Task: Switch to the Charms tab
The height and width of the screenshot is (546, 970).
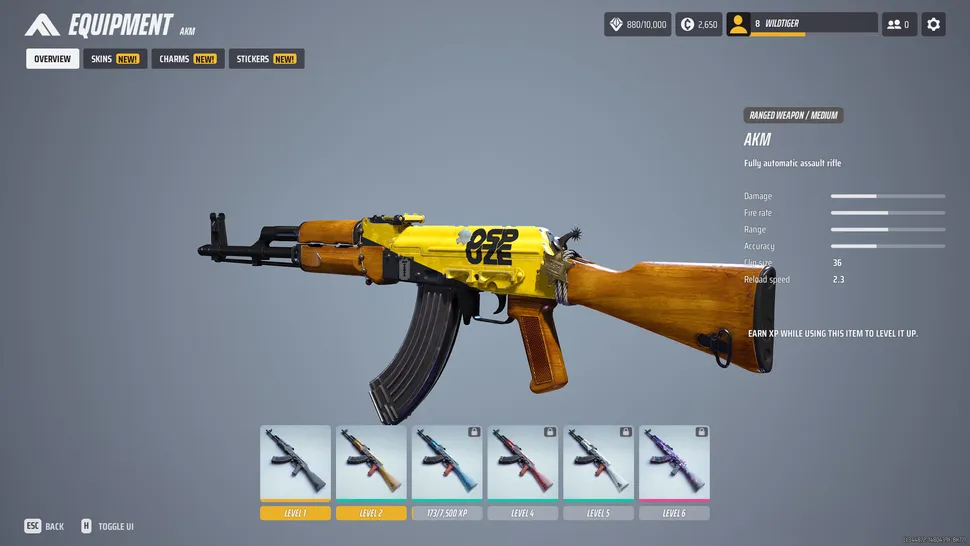Action: pos(187,59)
